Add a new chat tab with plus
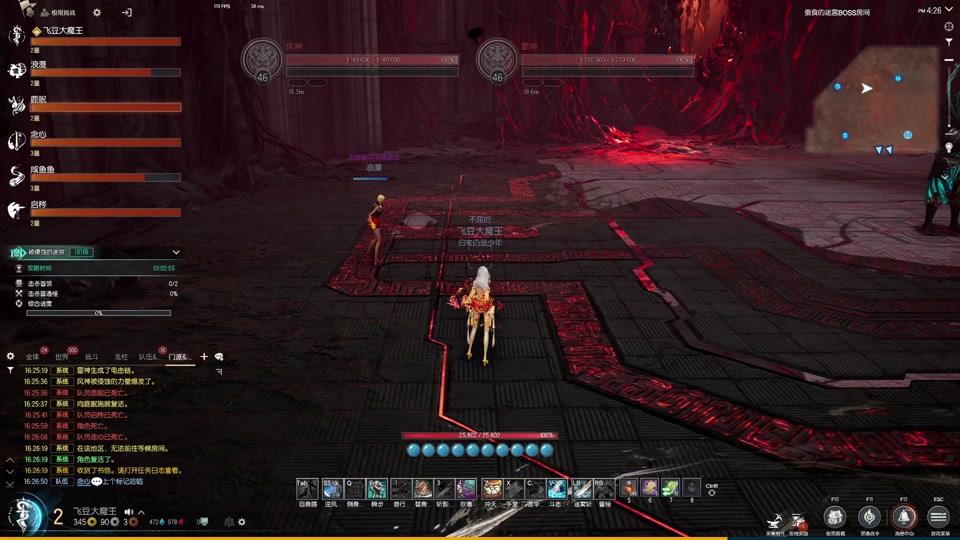 pos(204,357)
